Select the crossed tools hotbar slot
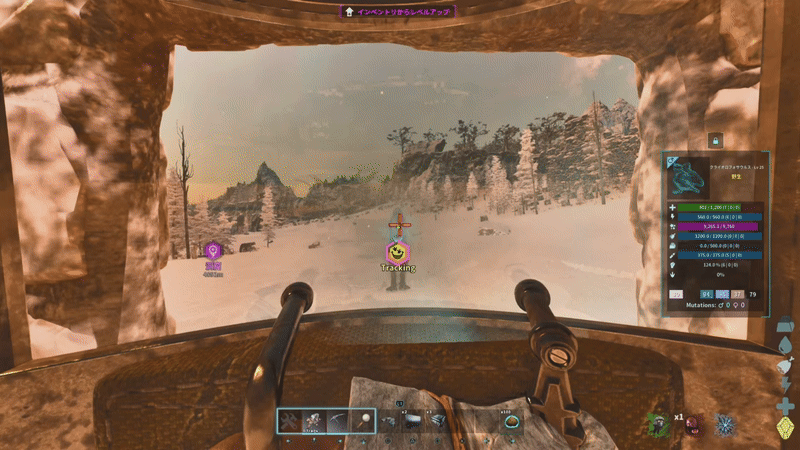 click(x=289, y=422)
